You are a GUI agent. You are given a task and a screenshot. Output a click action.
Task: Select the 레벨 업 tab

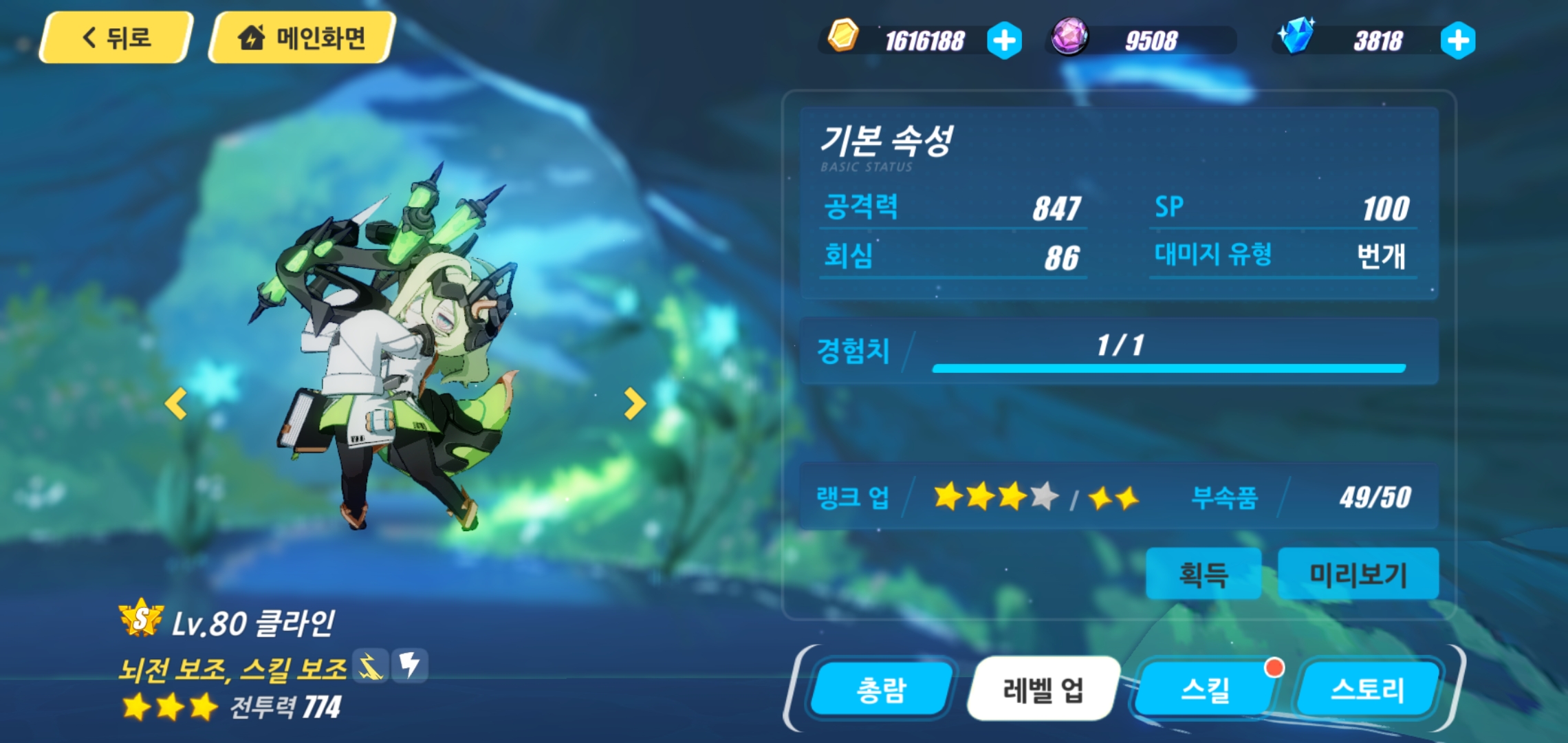[x=1043, y=689]
